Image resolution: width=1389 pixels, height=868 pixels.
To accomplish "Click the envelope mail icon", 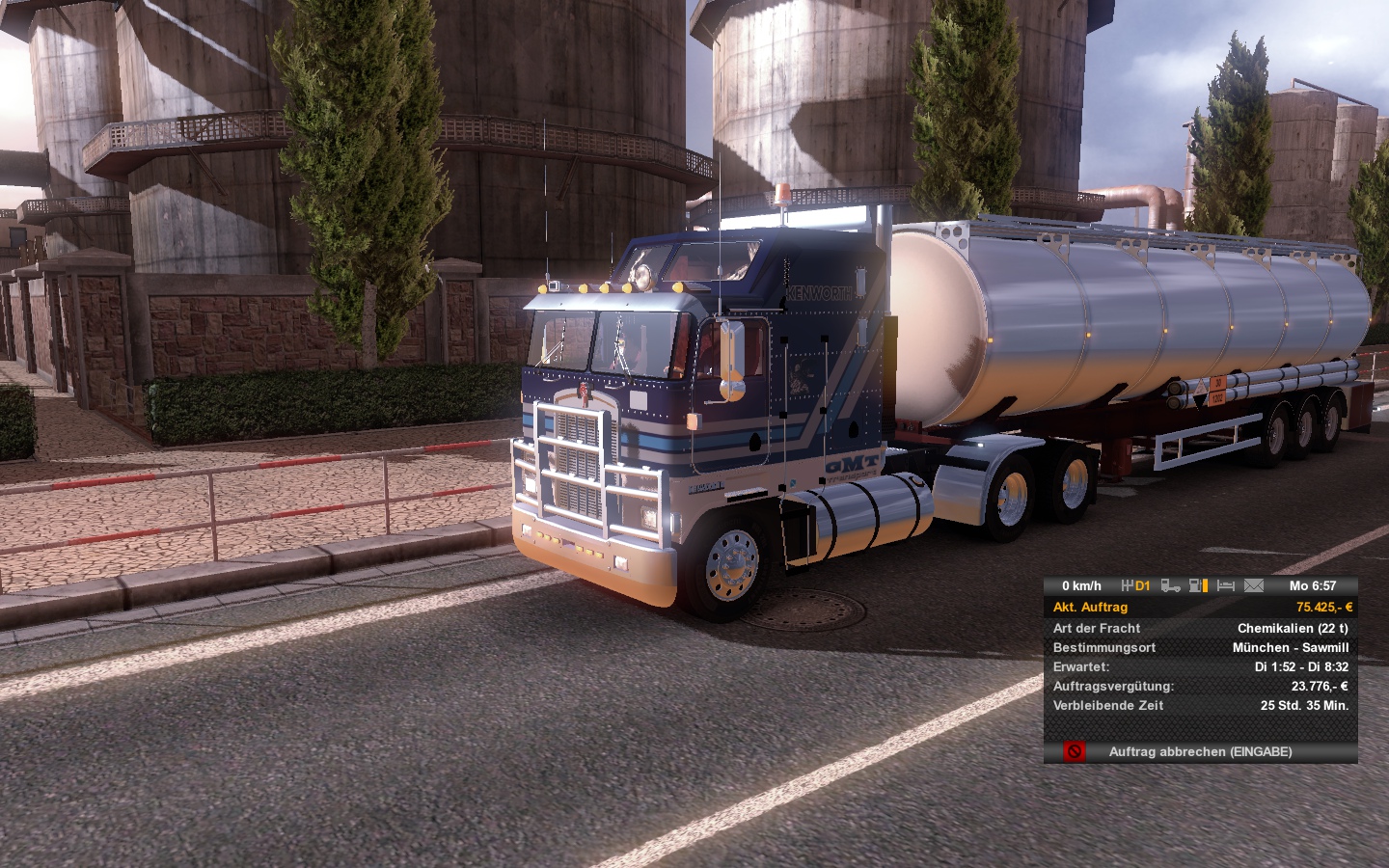I will point(1254,585).
